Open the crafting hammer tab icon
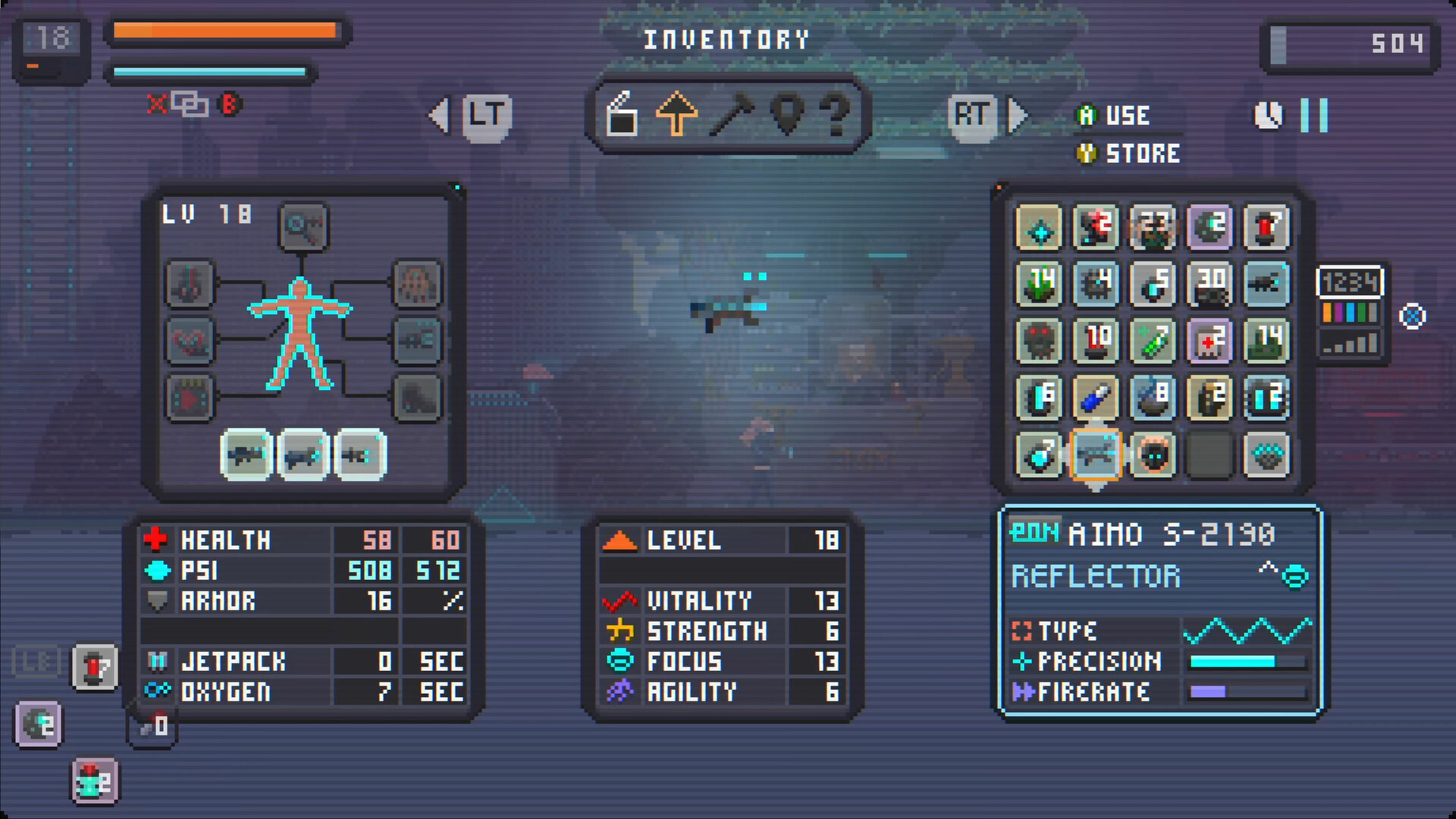 [732, 115]
